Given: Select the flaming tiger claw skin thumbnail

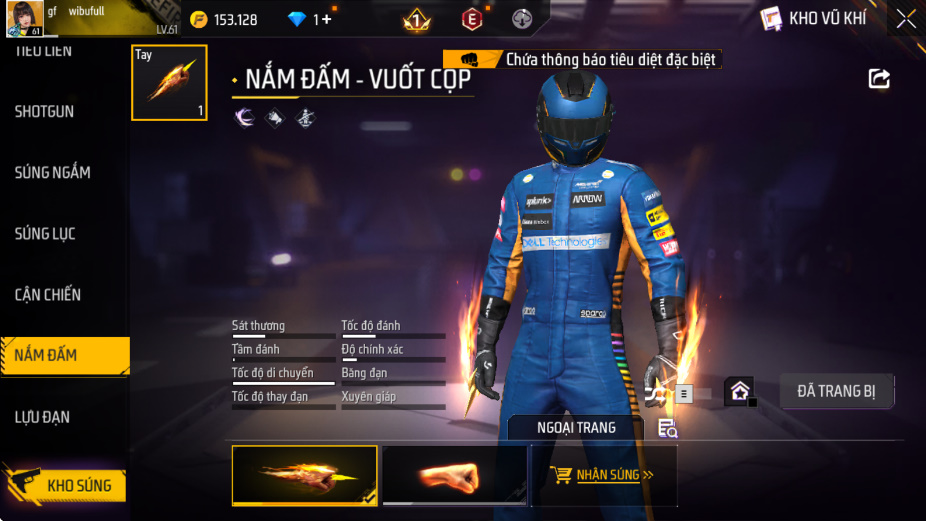Looking at the screenshot, I should [x=305, y=475].
